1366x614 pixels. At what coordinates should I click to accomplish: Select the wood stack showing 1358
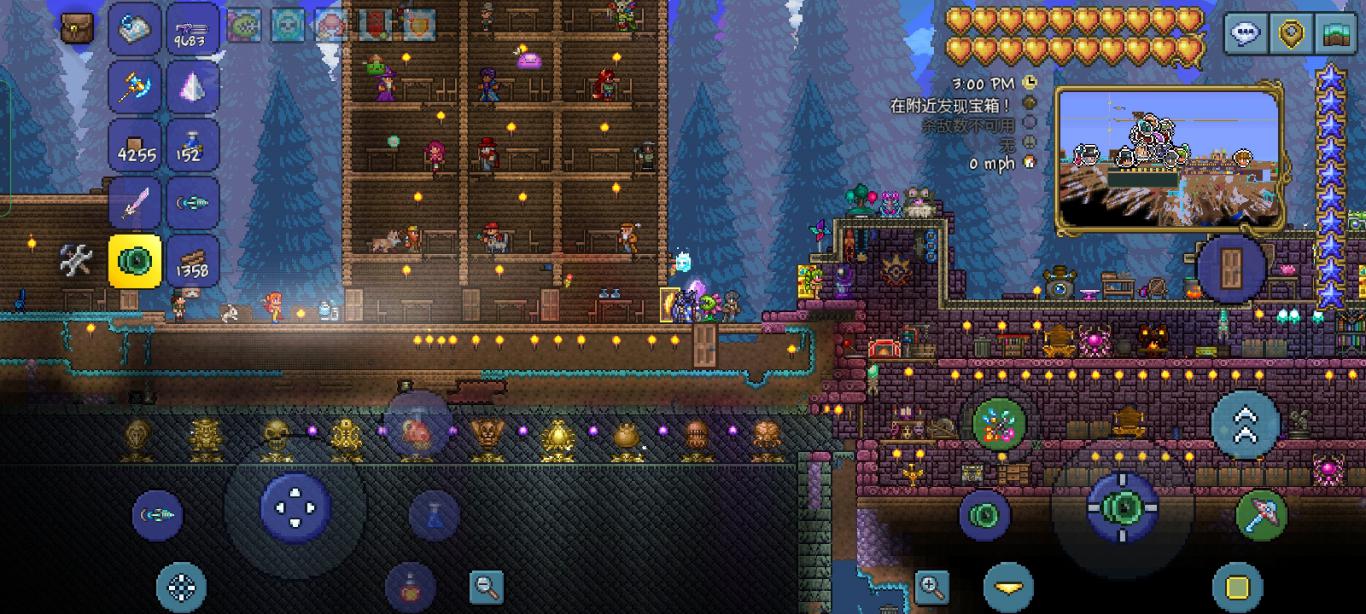[192, 261]
